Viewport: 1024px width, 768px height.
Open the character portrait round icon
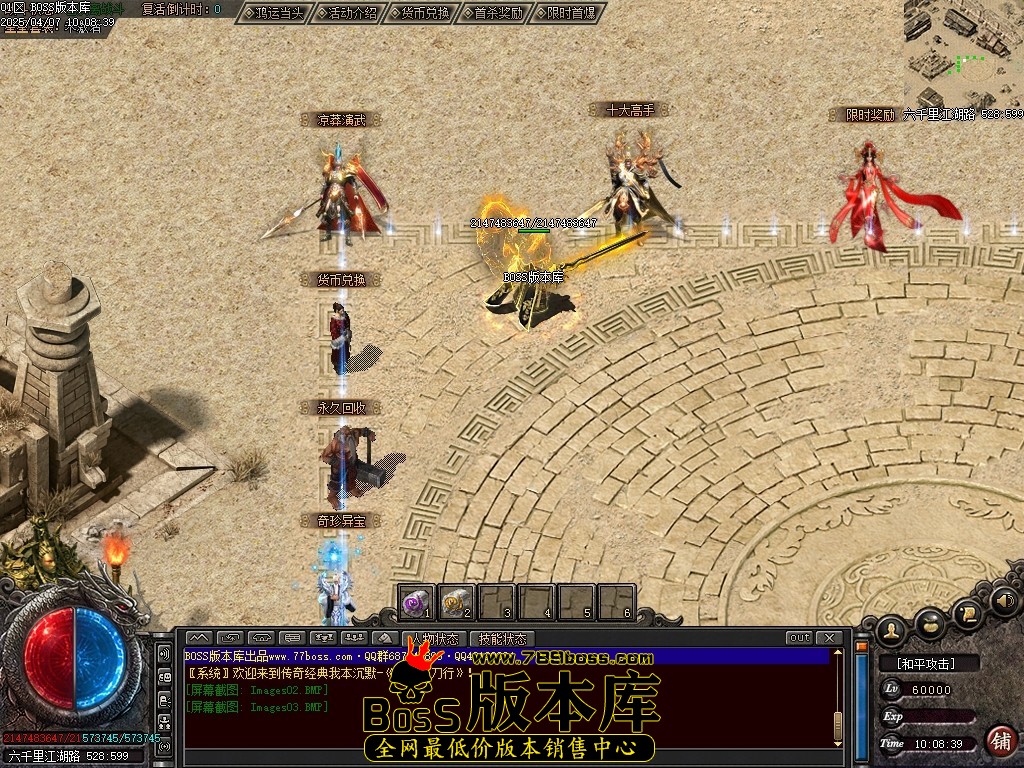tap(889, 630)
